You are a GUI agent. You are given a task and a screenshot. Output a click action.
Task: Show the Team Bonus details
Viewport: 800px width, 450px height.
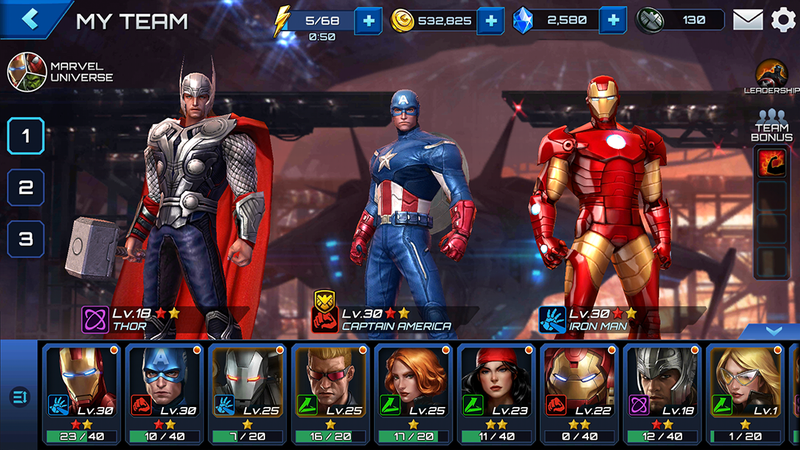pos(771,128)
